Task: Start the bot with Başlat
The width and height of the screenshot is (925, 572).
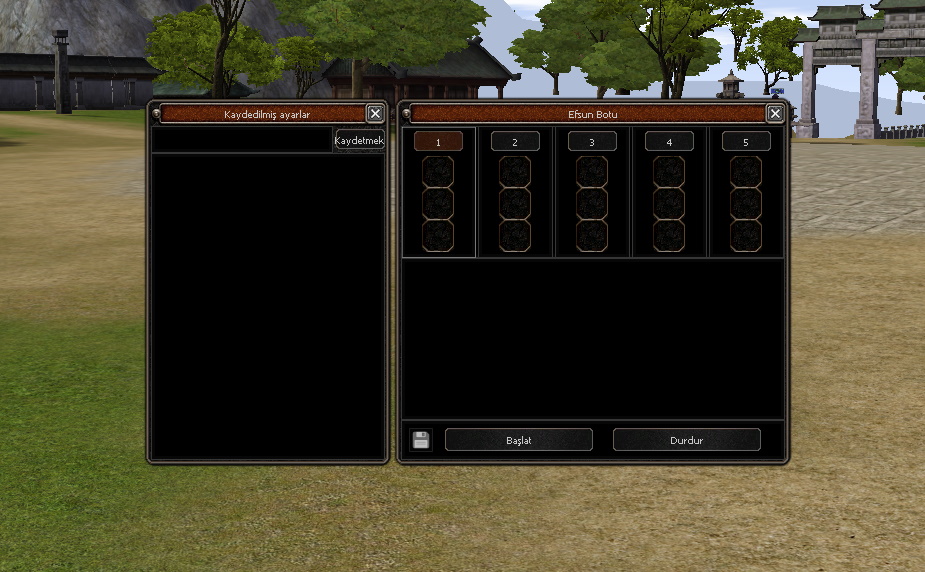Action: (518, 440)
